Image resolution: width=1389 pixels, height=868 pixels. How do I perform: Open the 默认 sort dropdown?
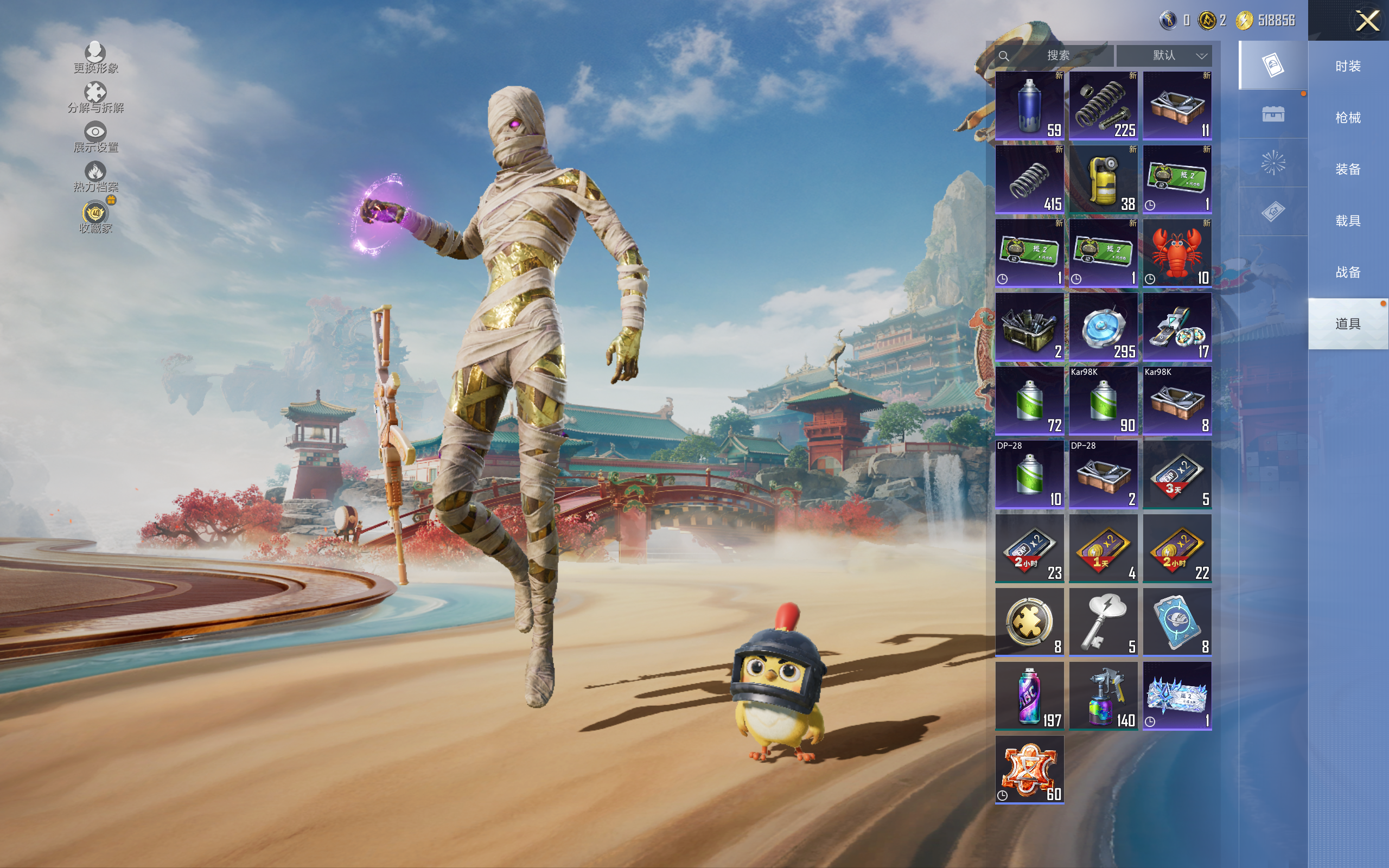point(1164,55)
